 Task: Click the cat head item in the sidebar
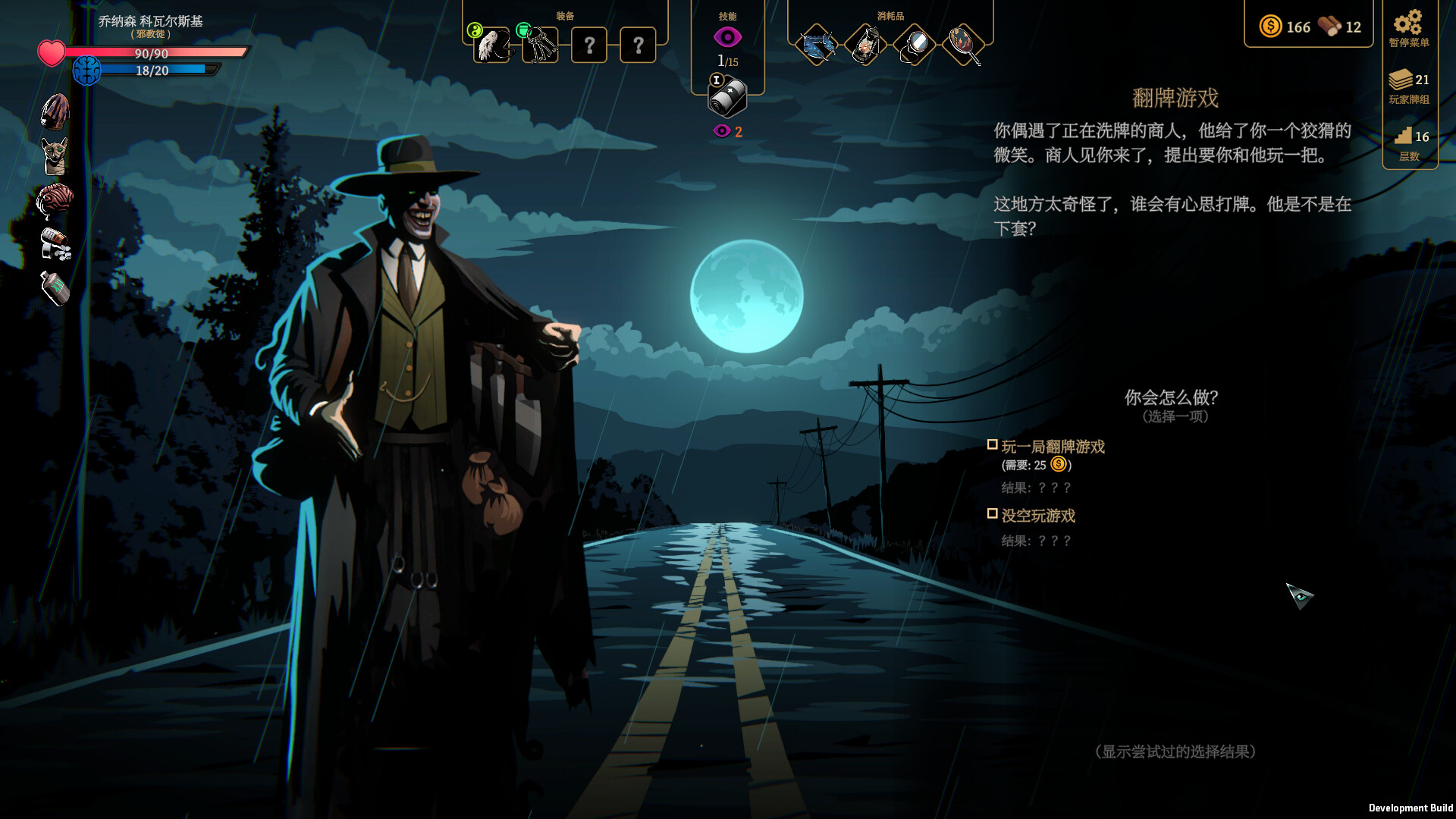[x=53, y=156]
